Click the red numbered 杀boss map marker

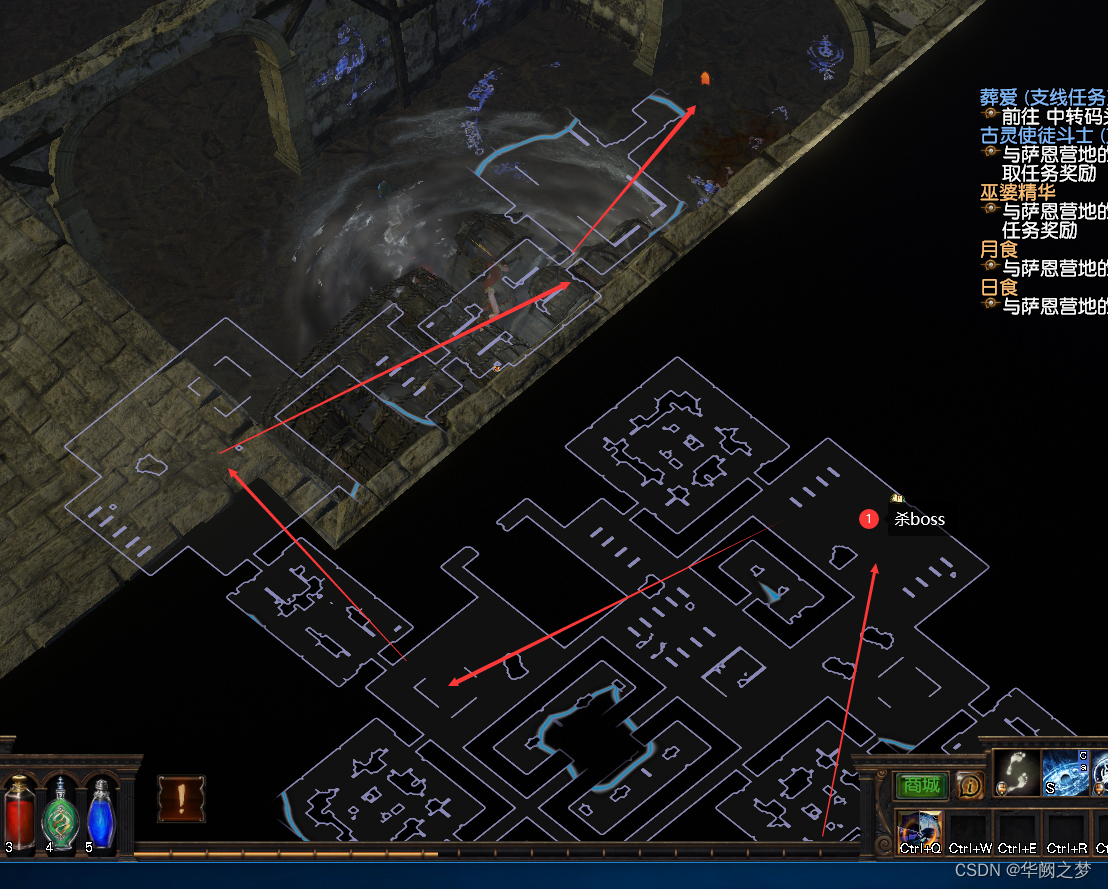pyautogui.click(x=869, y=519)
